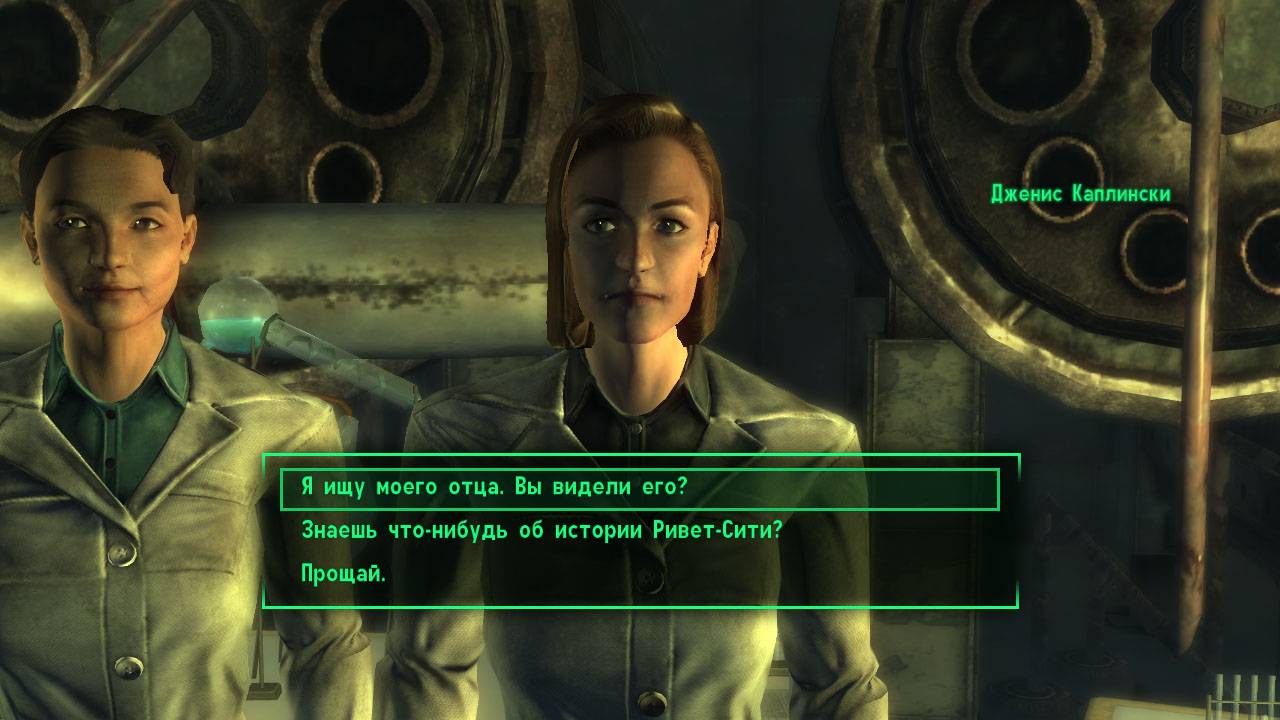Choose "Я ищу моего отца" dialogue reply
This screenshot has height=720, width=1280.
(495, 488)
